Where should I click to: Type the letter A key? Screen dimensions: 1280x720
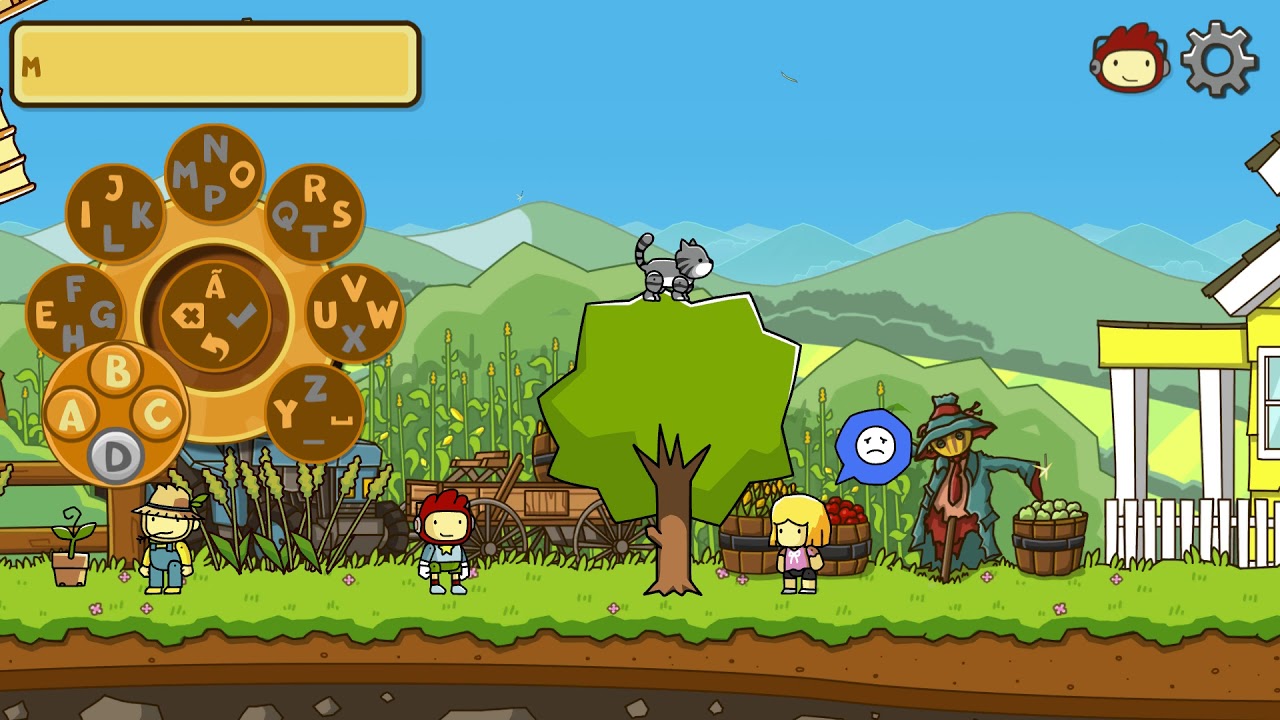(x=71, y=414)
